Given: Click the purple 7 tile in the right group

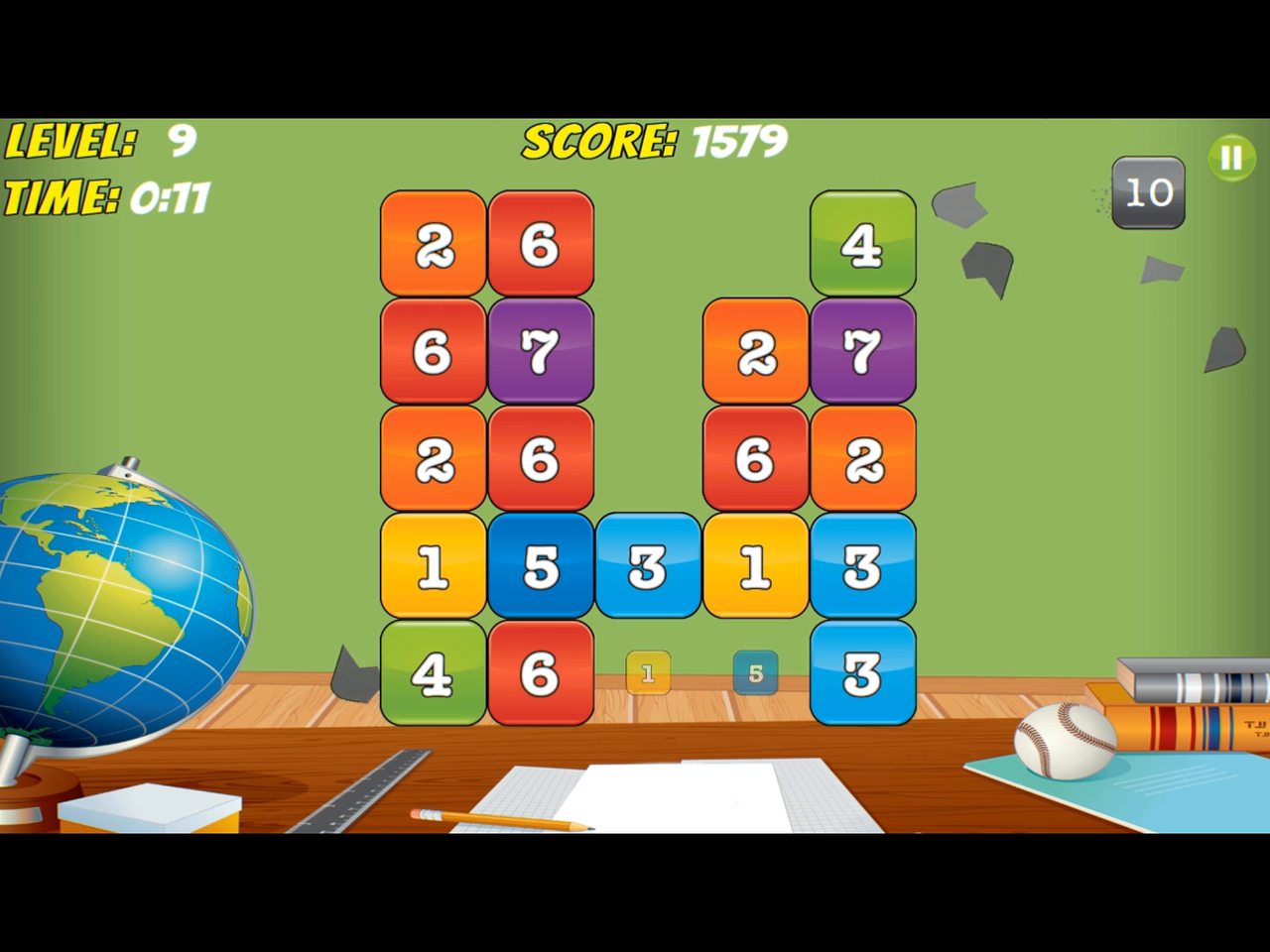Looking at the screenshot, I should [x=861, y=351].
